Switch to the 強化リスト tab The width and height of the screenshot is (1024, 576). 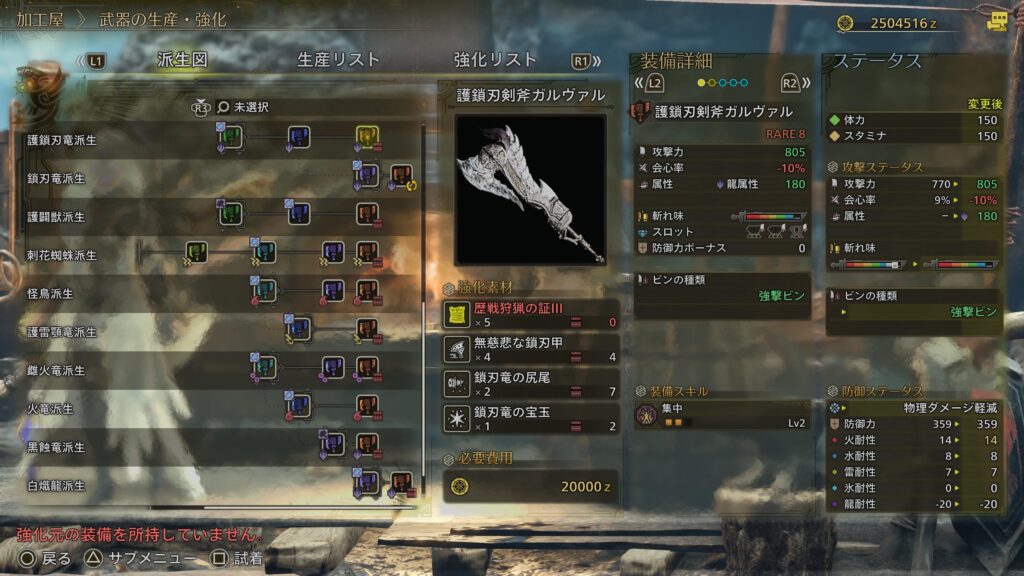(x=495, y=60)
